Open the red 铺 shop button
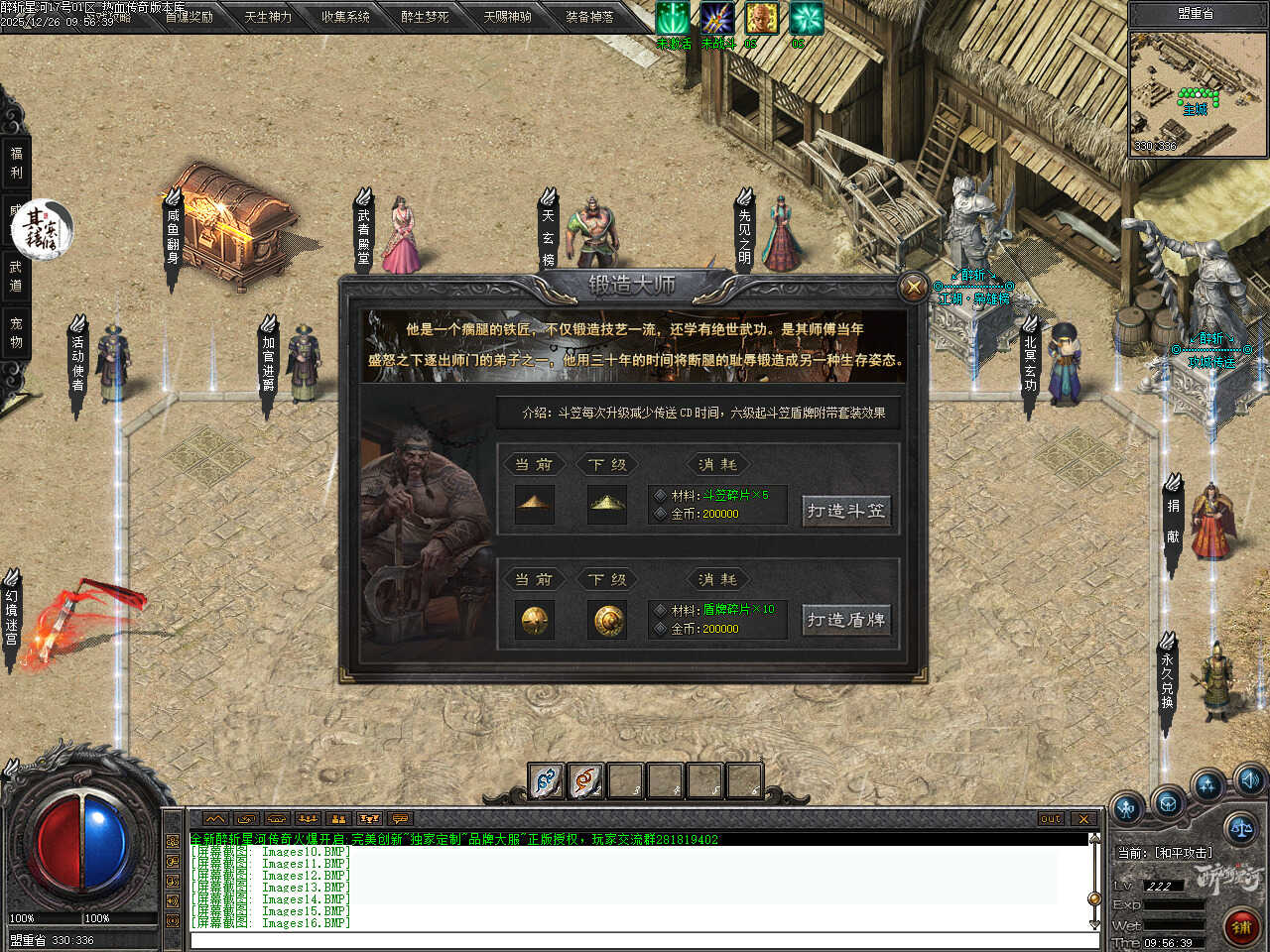Image resolution: width=1270 pixels, height=952 pixels. (1240, 927)
